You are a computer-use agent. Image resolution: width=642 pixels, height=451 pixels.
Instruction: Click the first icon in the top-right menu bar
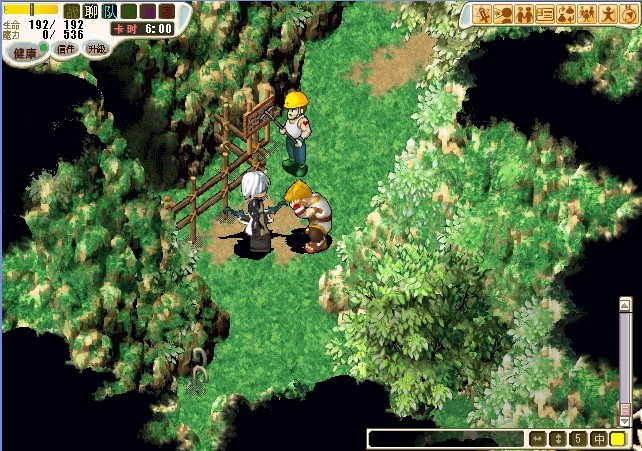point(484,14)
